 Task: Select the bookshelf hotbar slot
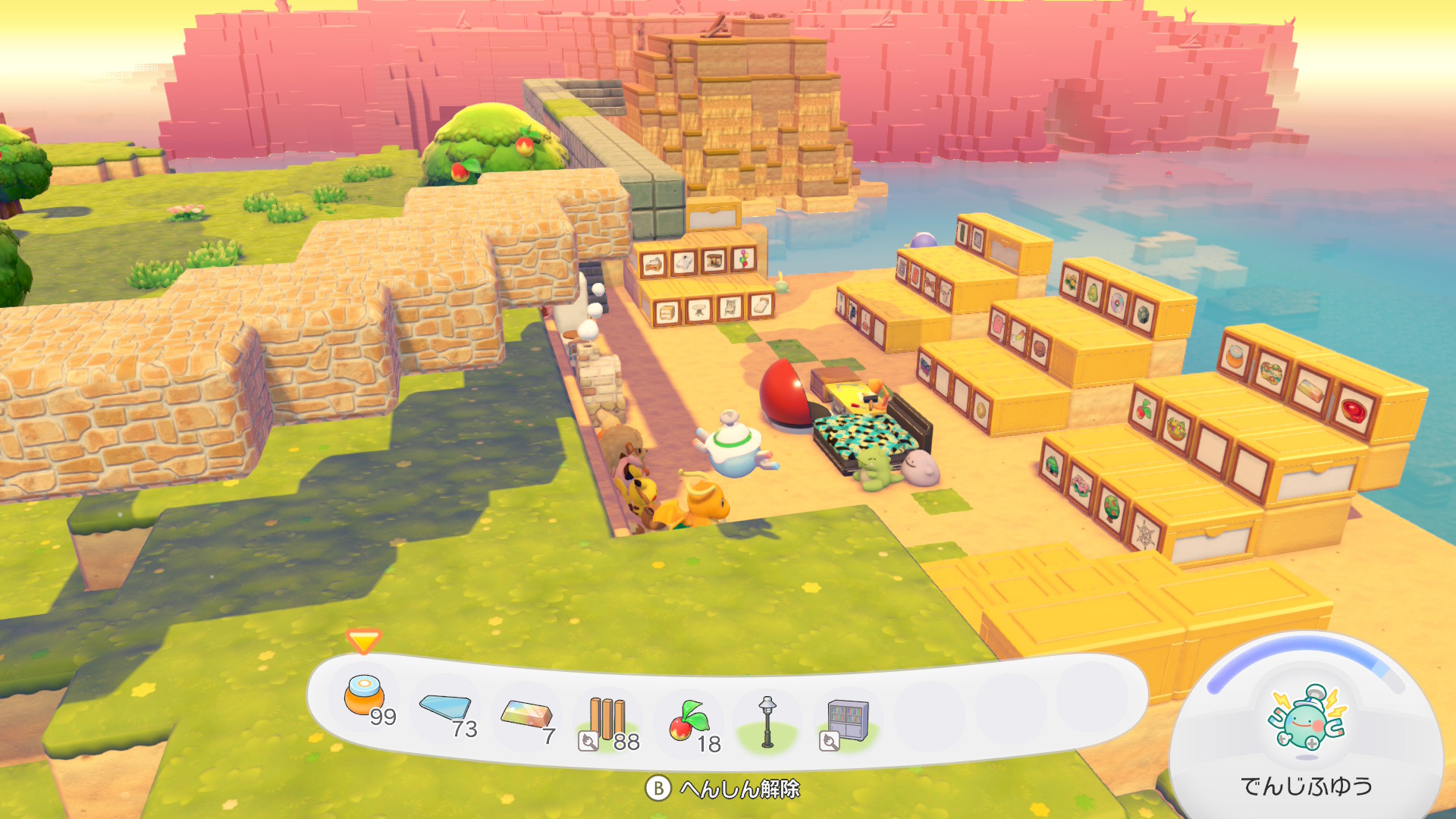848,720
